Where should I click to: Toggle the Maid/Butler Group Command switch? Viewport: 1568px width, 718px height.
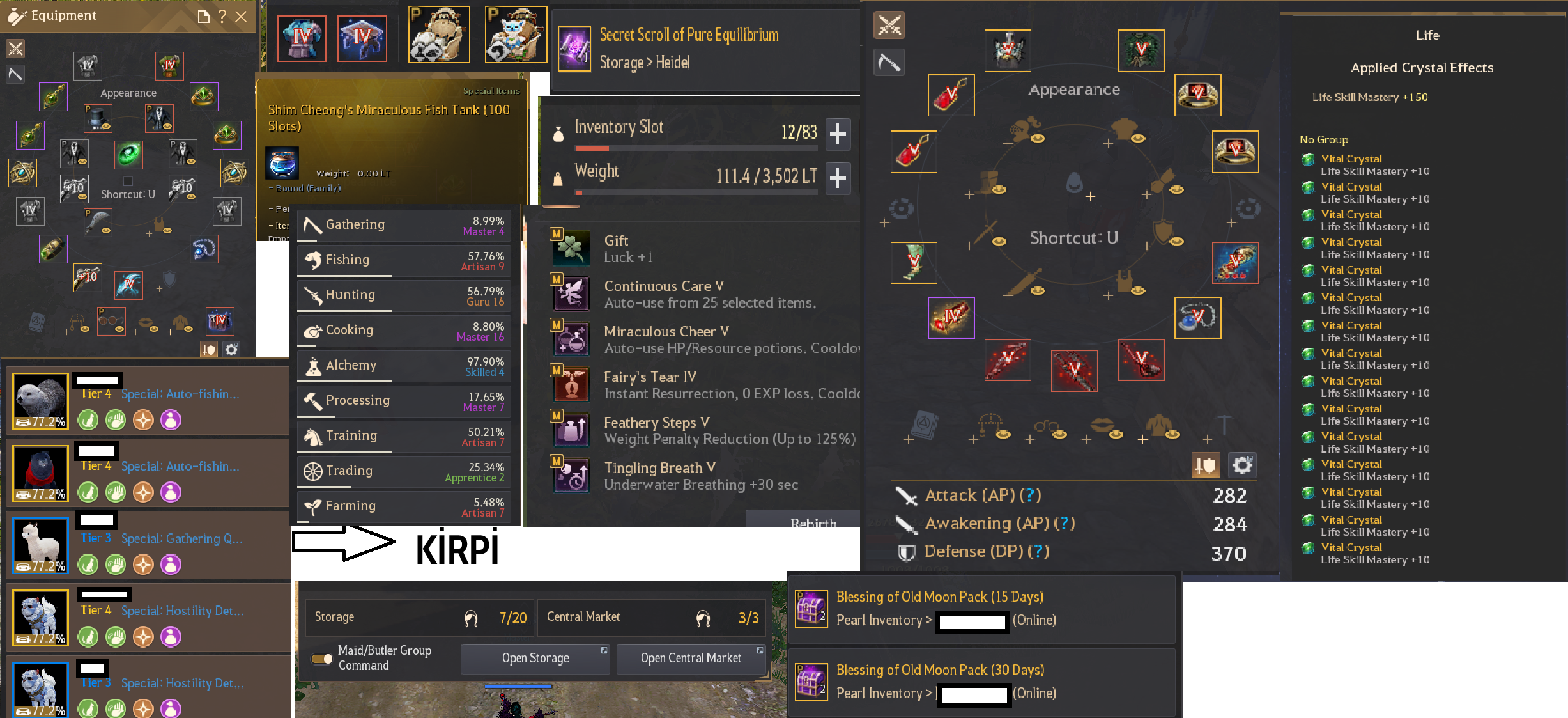[x=323, y=658]
